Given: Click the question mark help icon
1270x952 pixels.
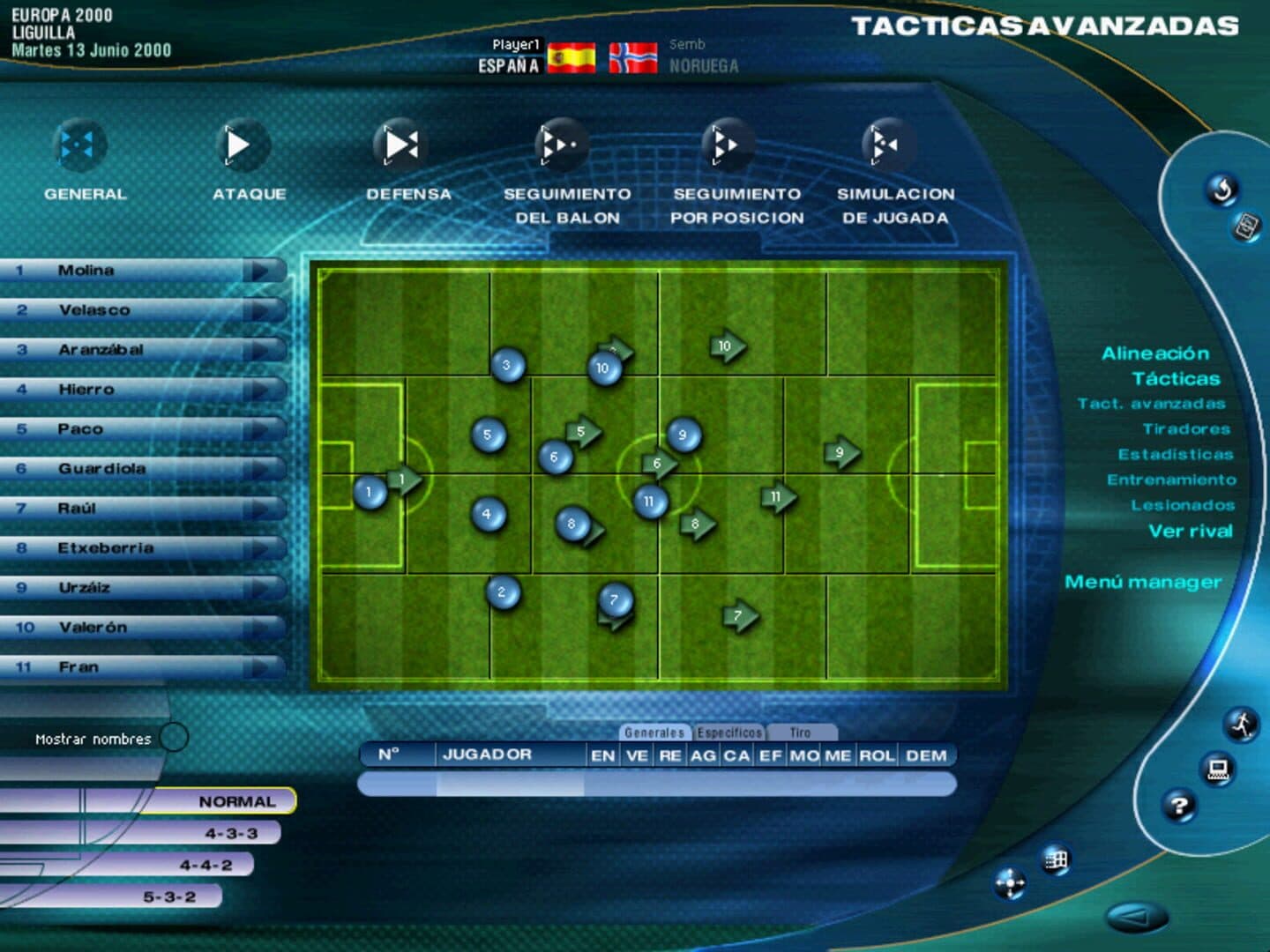Looking at the screenshot, I should click(x=1179, y=805).
